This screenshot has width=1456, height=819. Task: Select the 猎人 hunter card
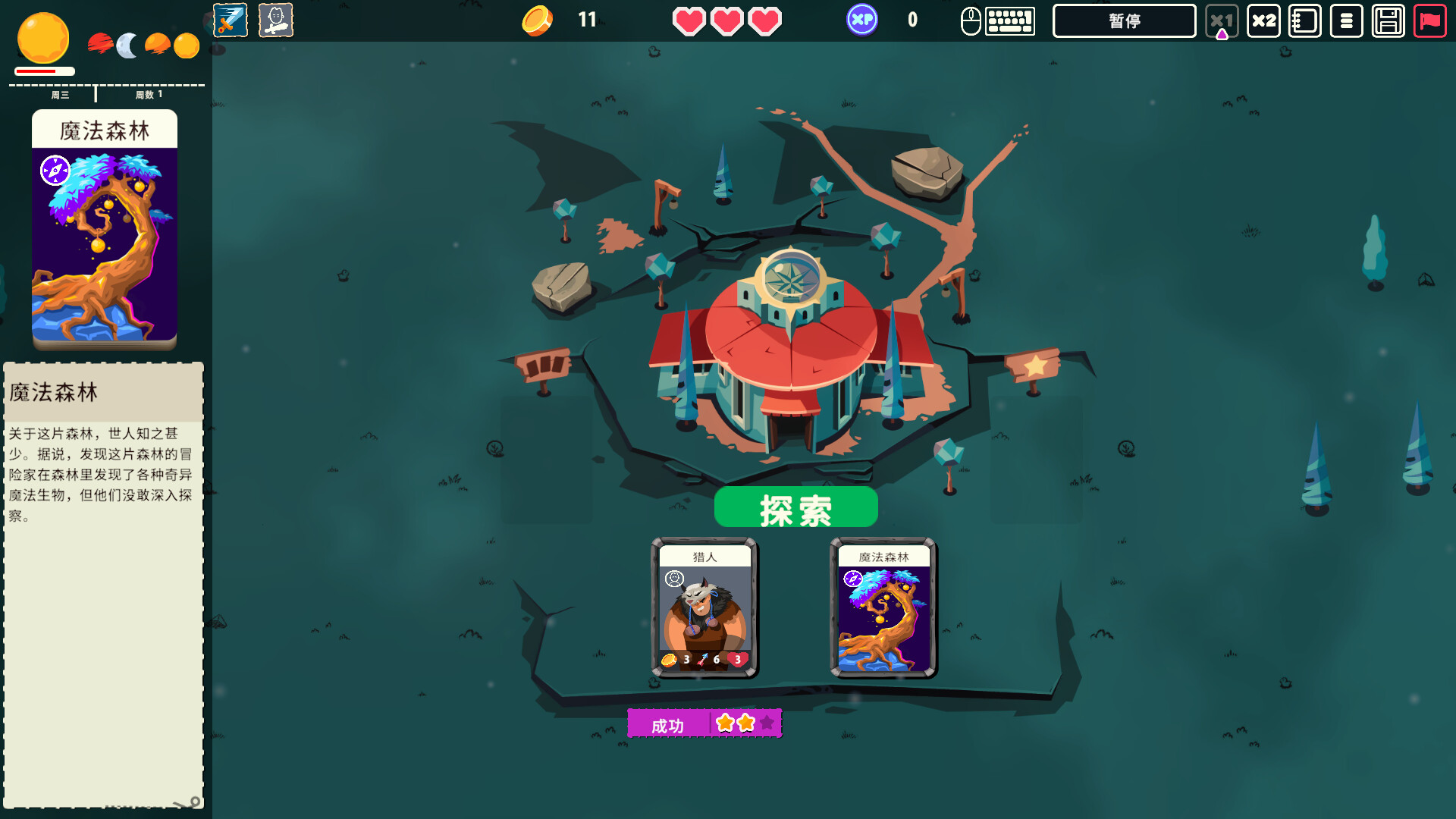point(704,608)
